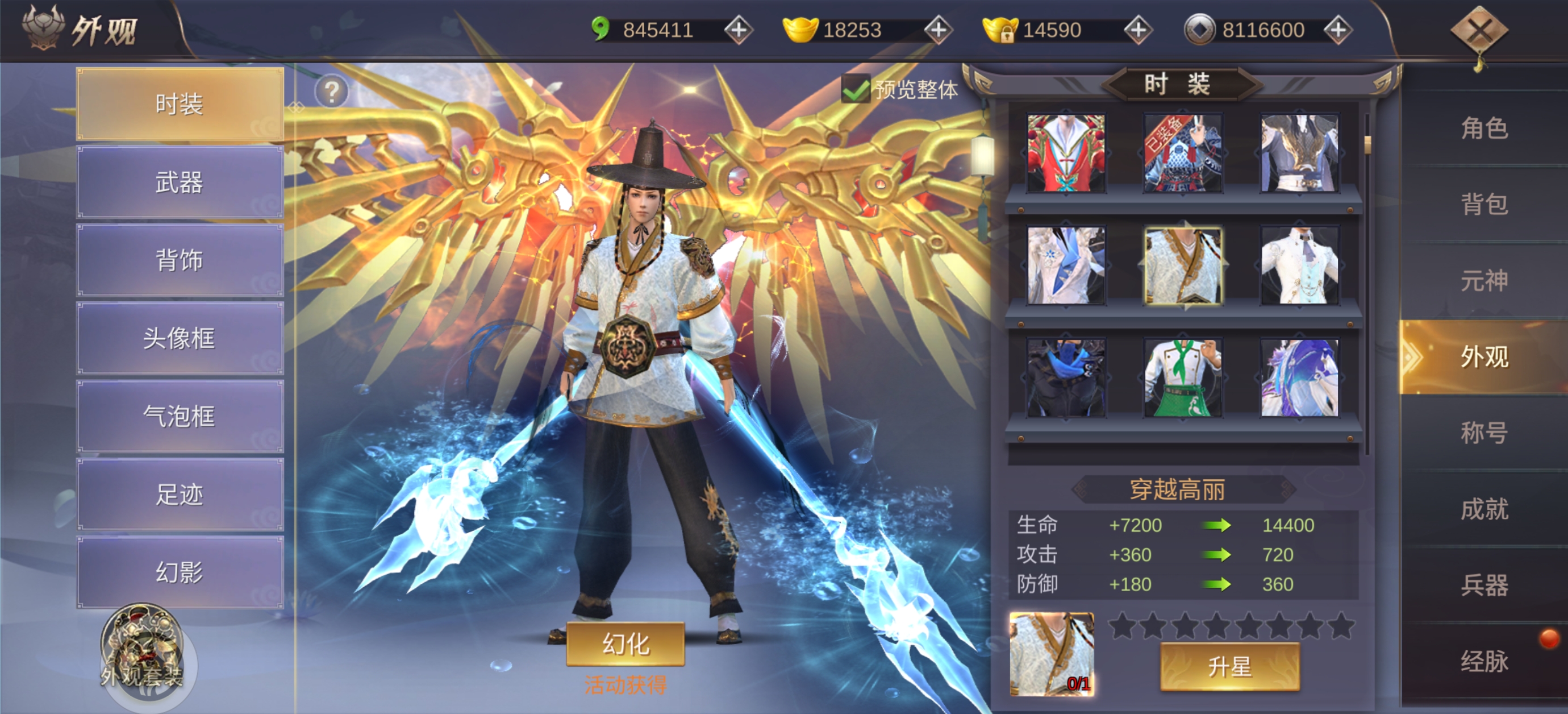This screenshot has height=714, width=1568.
Task: Open the 足迹 footprints category
Action: point(180,494)
